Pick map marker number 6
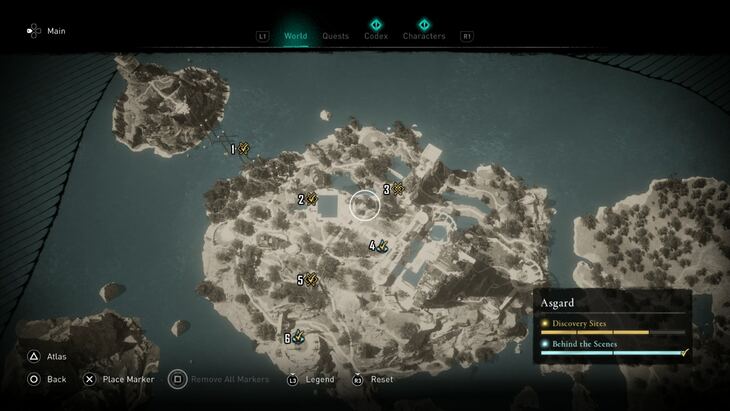Screen dimensions: 730x411 (x=295, y=338)
